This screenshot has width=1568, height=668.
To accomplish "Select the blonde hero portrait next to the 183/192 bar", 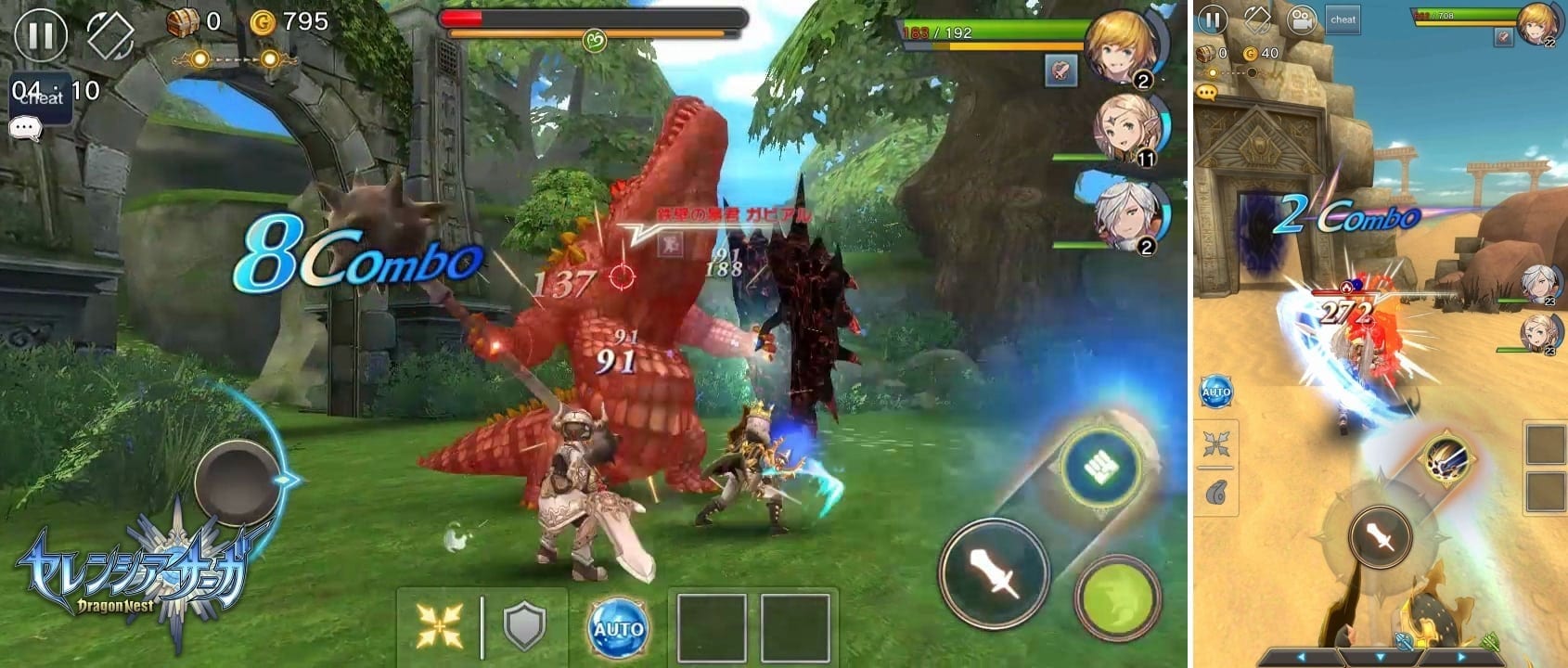I will 1123,46.
